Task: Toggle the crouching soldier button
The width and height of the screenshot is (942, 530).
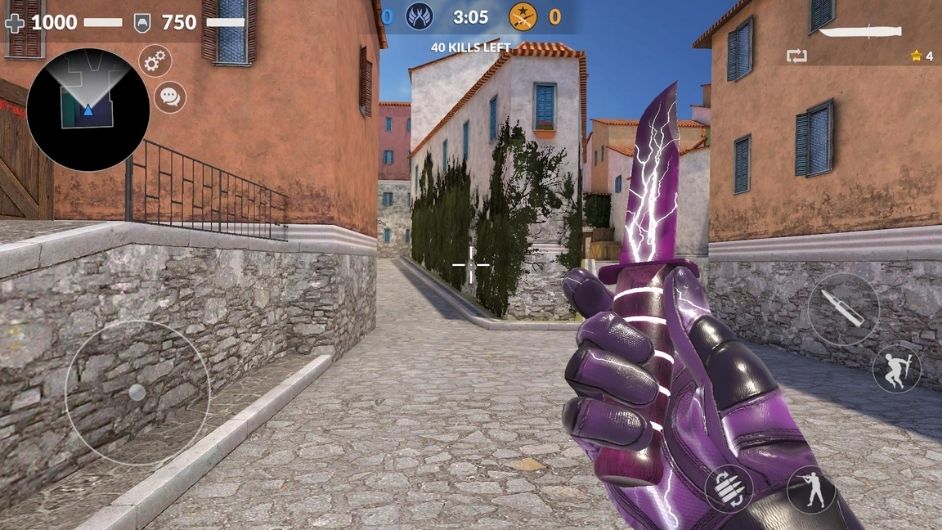Action: 811,490
